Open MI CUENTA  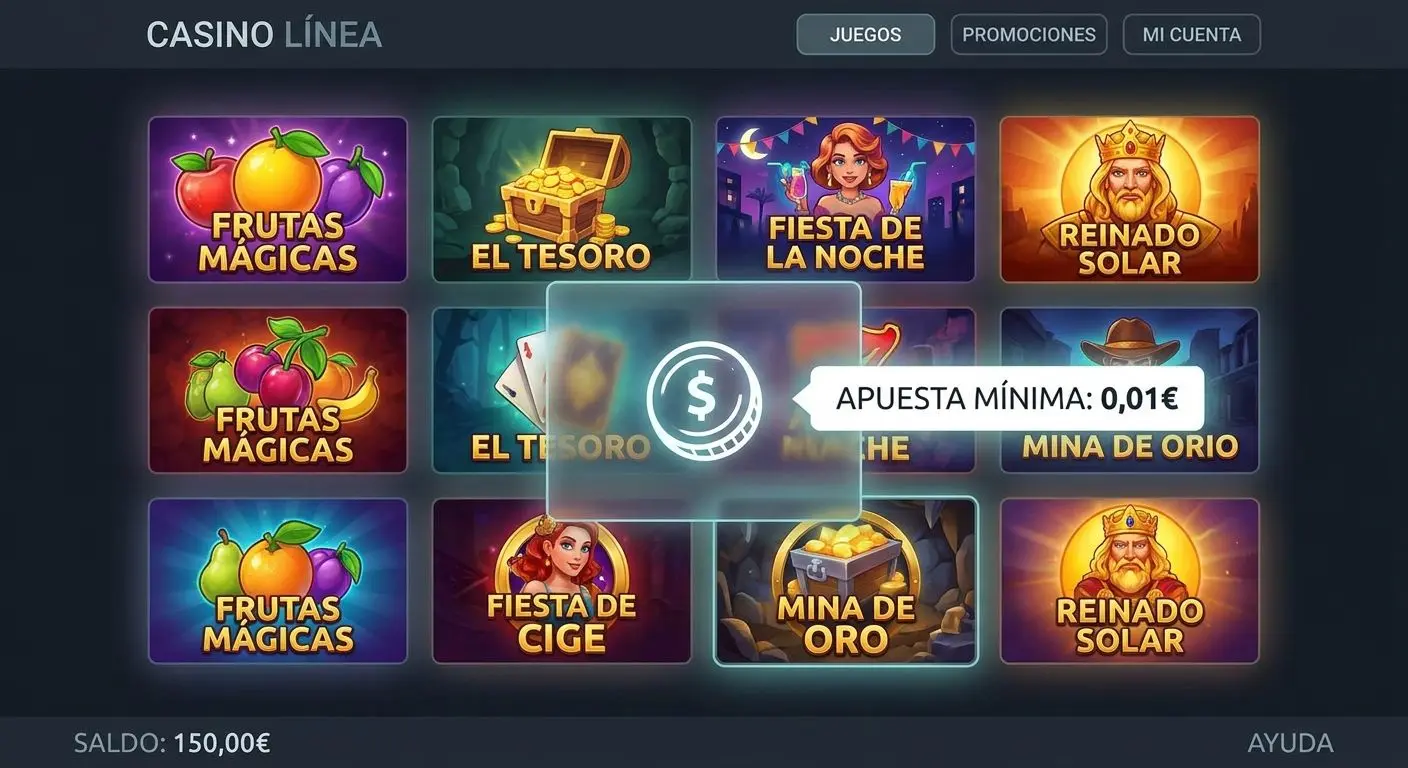(1191, 34)
